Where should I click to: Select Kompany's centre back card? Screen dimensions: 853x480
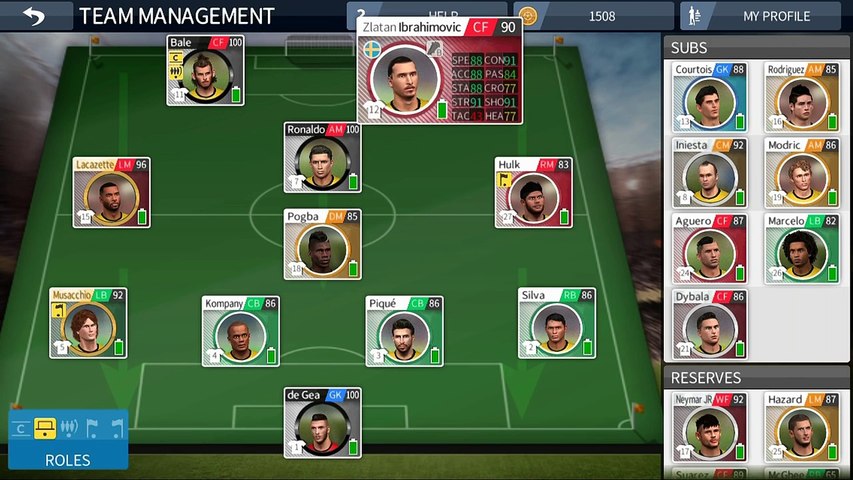240,330
